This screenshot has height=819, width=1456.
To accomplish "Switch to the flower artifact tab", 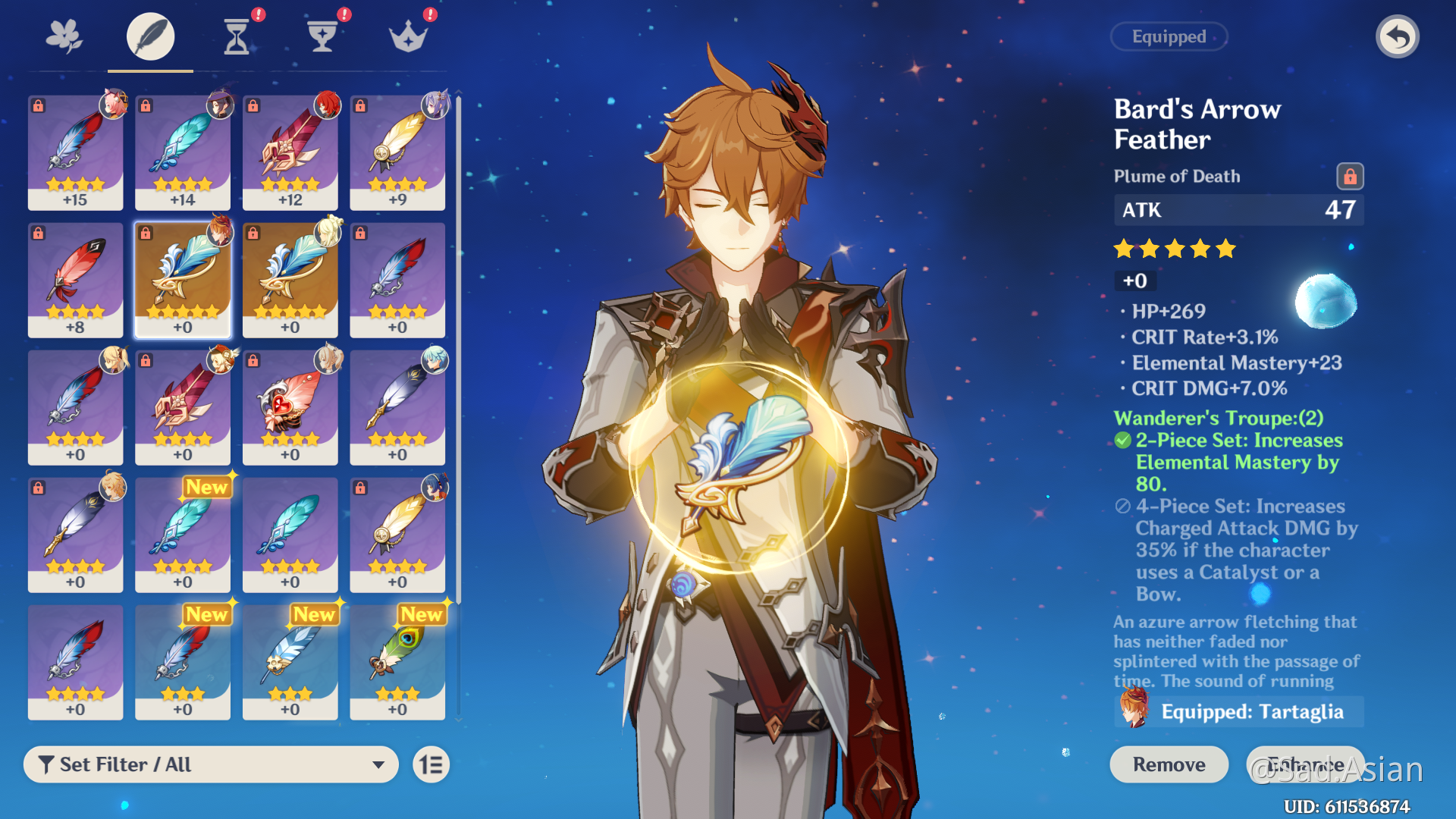I will pos(64,36).
